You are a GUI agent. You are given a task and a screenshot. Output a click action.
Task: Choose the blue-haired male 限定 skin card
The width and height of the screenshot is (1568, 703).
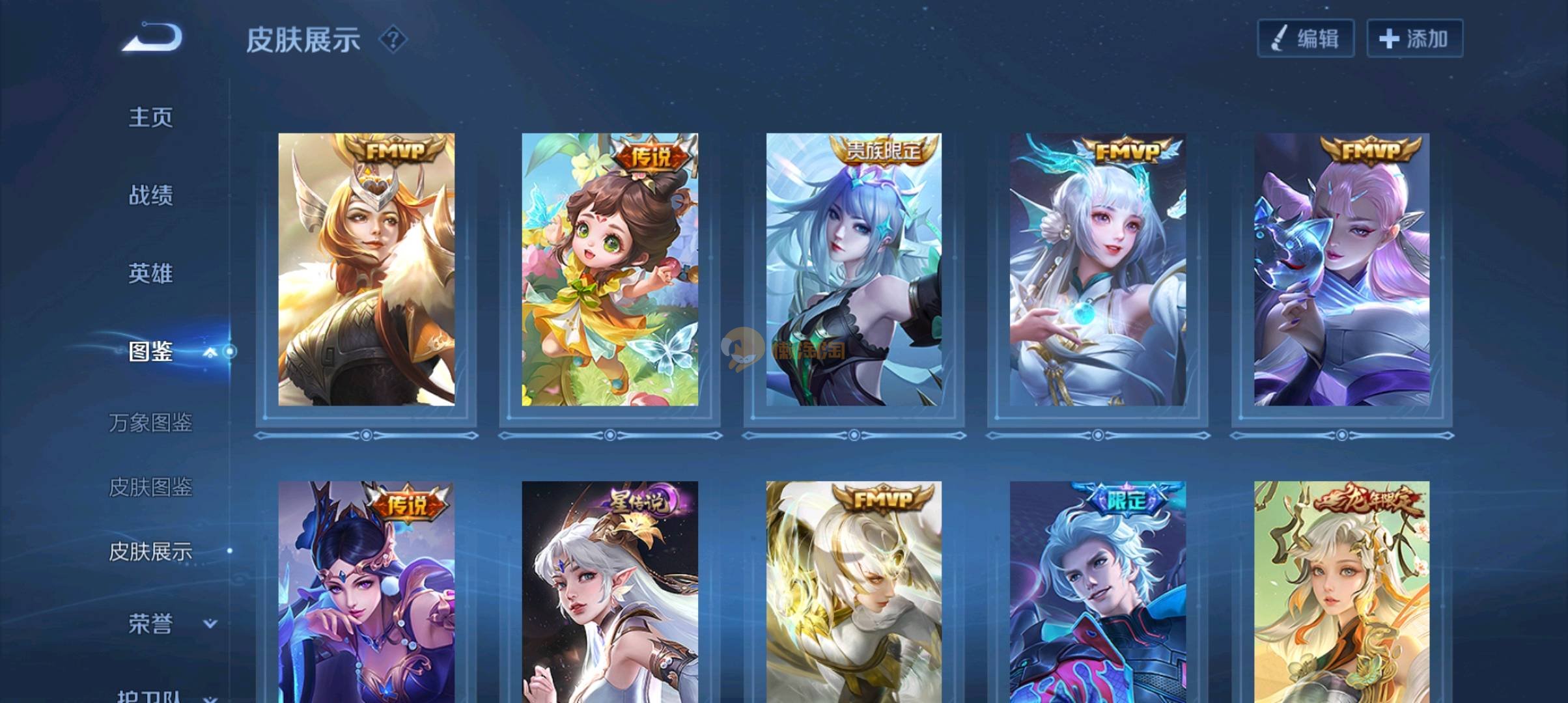coord(1097,592)
